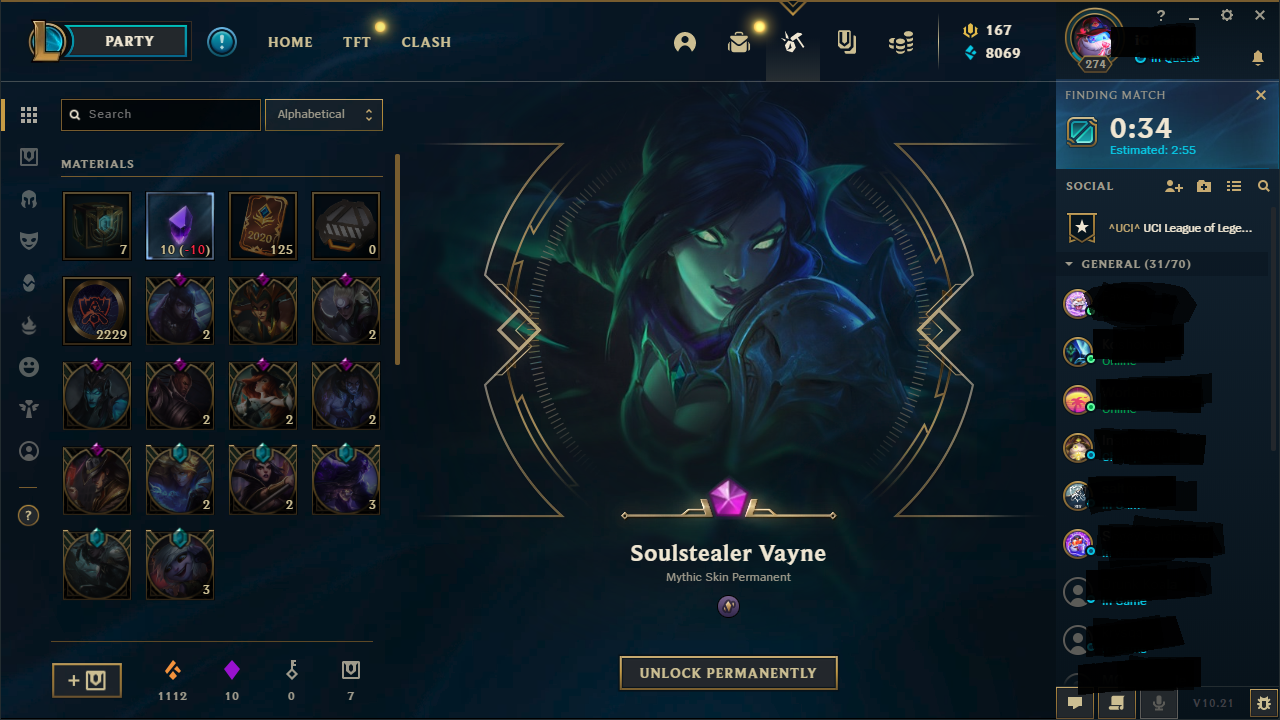
Task: Open Hextech Crafting from the top navigation
Action: [792, 42]
